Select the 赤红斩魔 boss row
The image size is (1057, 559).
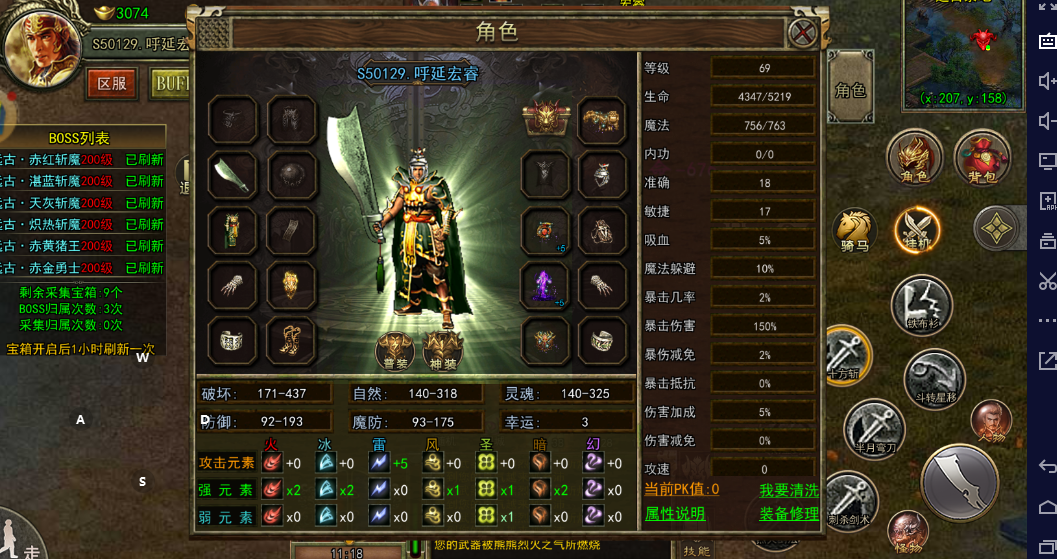pyautogui.click(x=83, y=160)
